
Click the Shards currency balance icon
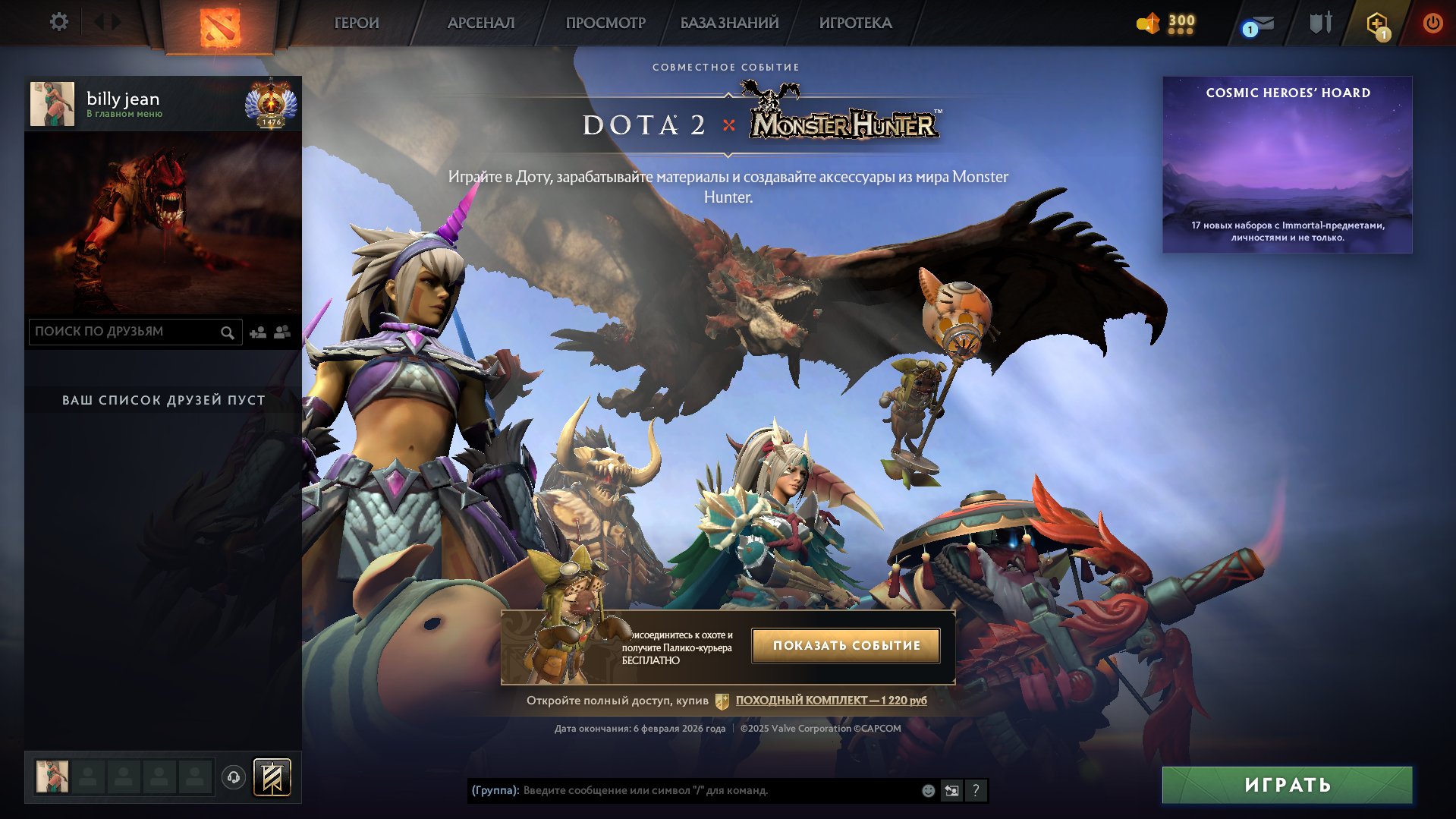pyautogui.click(x=1148, y=23)
